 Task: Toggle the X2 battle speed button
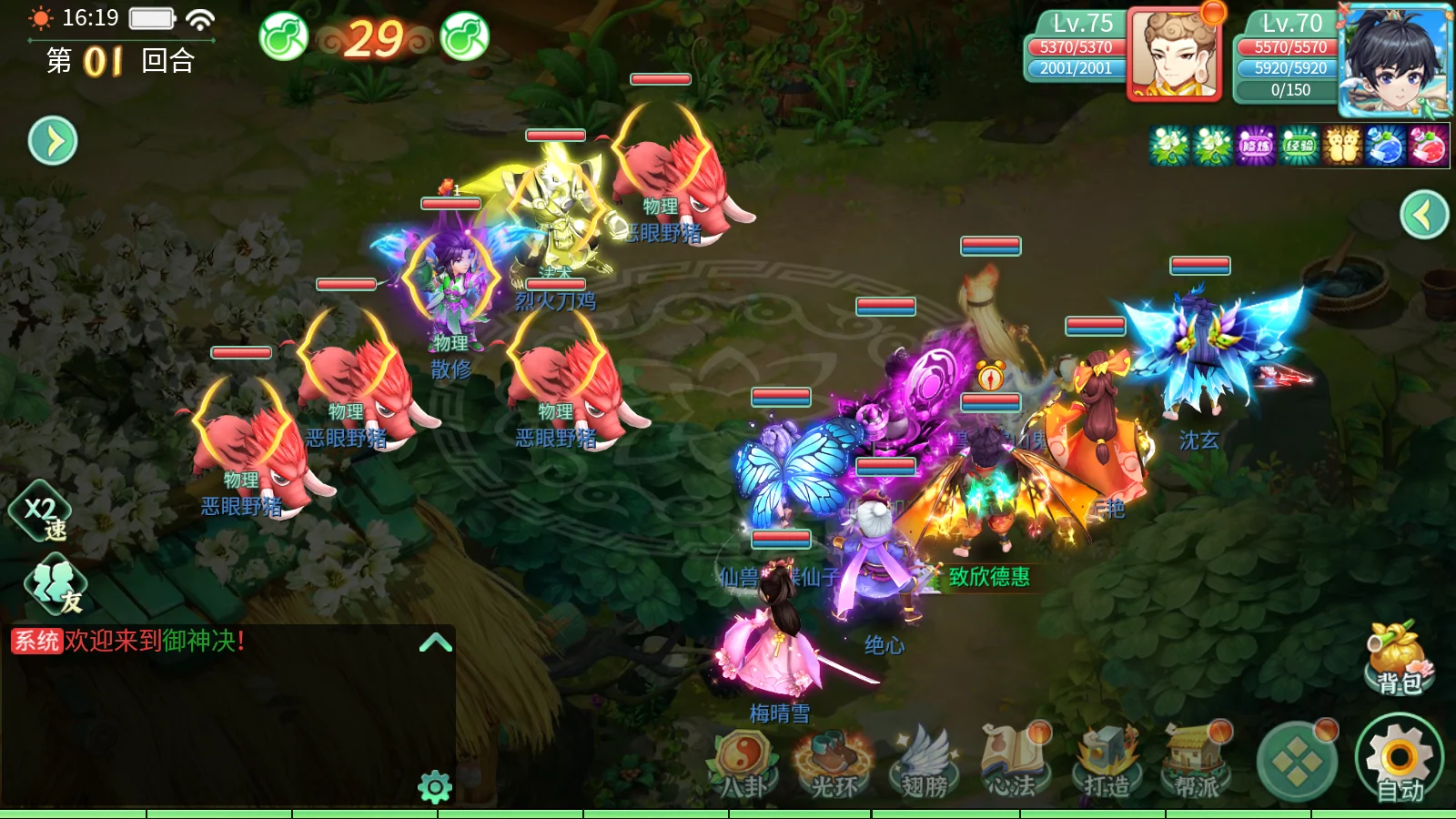pos(42,513)
